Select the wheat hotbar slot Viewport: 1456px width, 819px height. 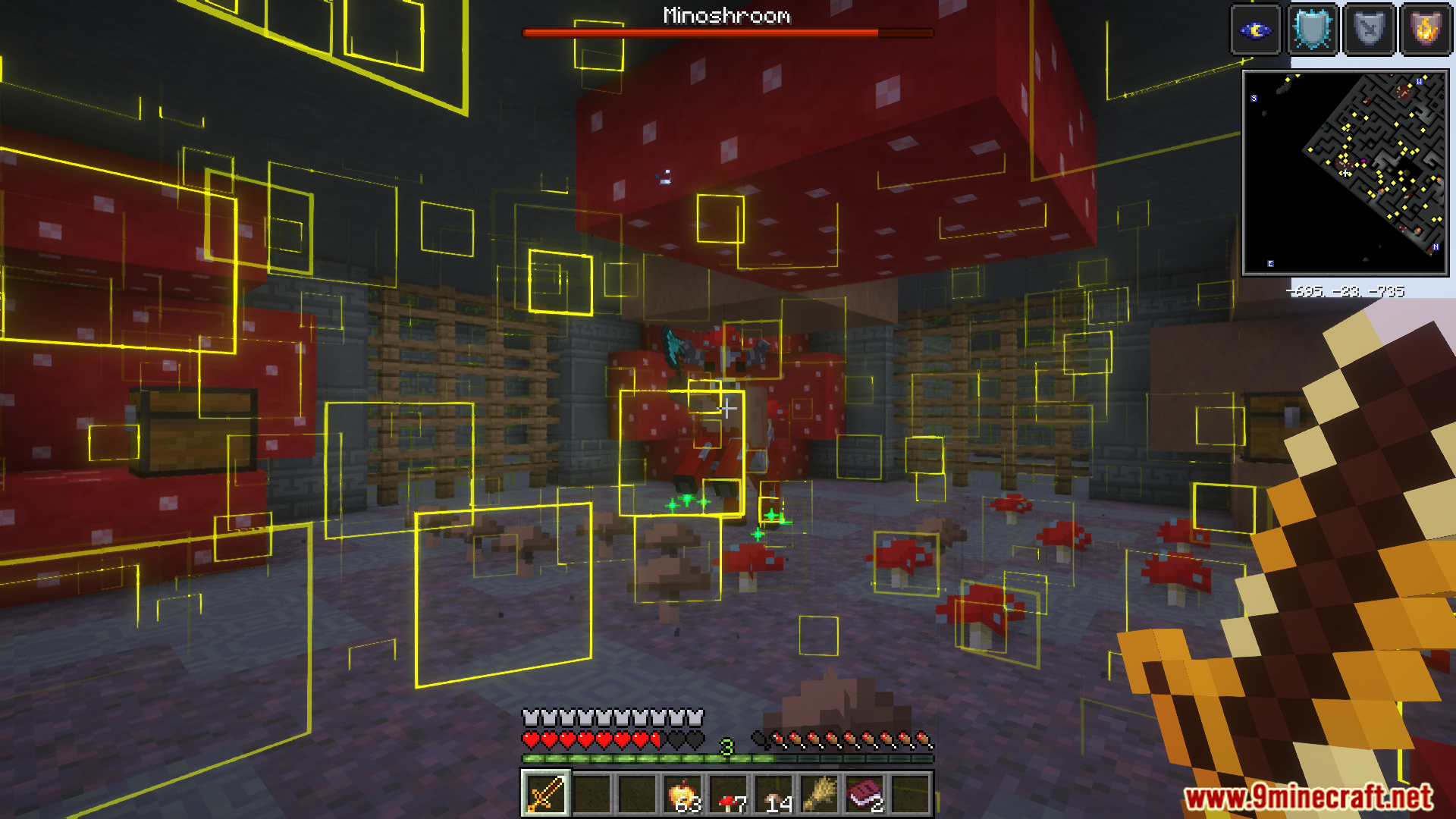[x=820, y=794]
